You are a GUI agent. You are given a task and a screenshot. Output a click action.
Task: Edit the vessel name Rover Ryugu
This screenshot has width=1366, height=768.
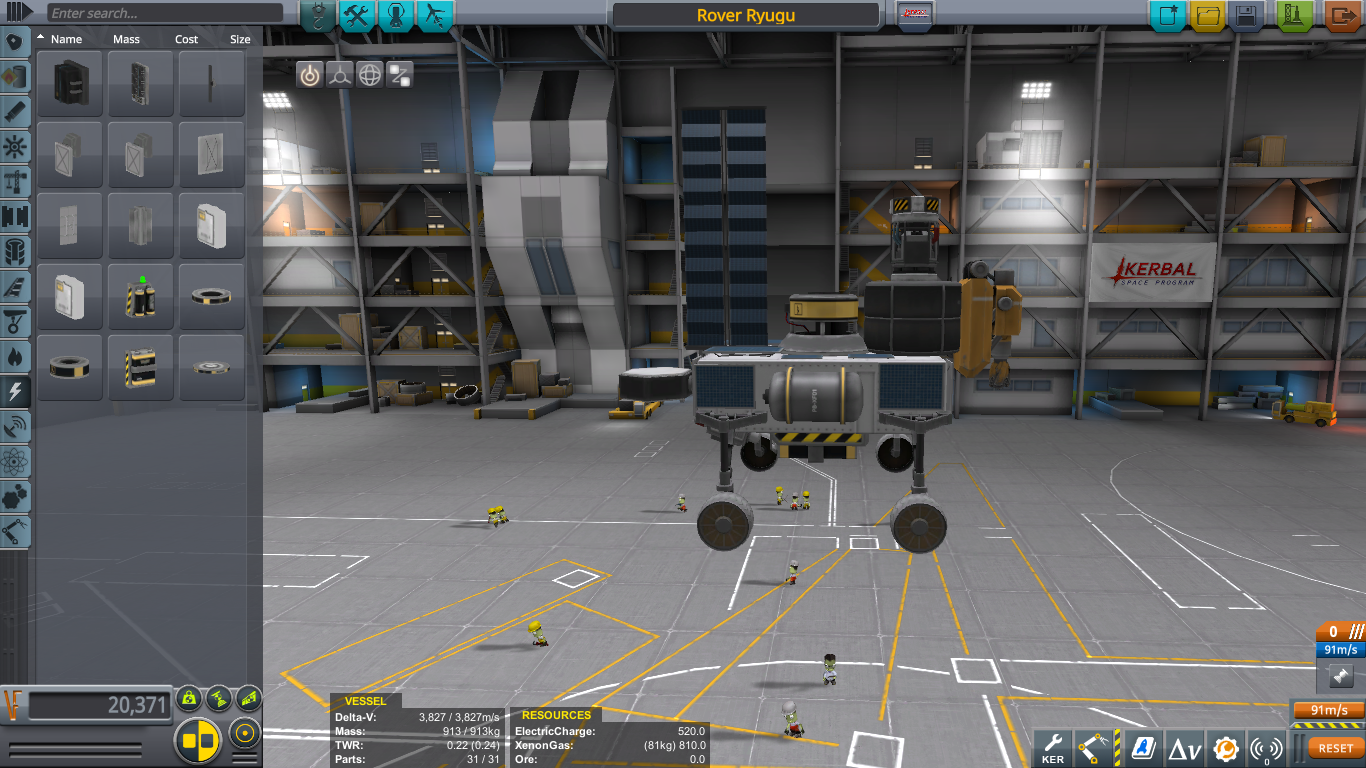[x=746, y=16]
